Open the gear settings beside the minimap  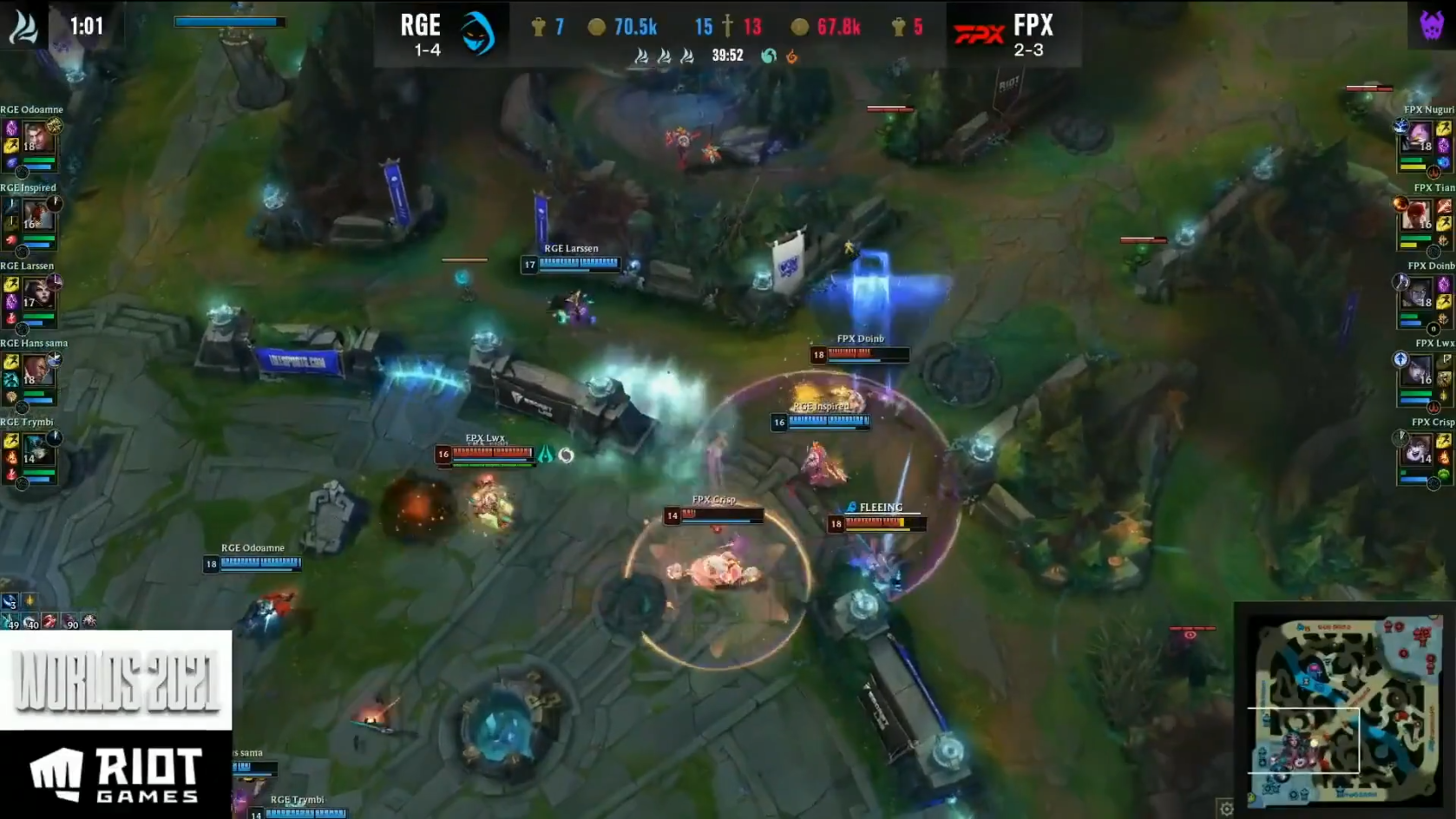point(1226,809)
